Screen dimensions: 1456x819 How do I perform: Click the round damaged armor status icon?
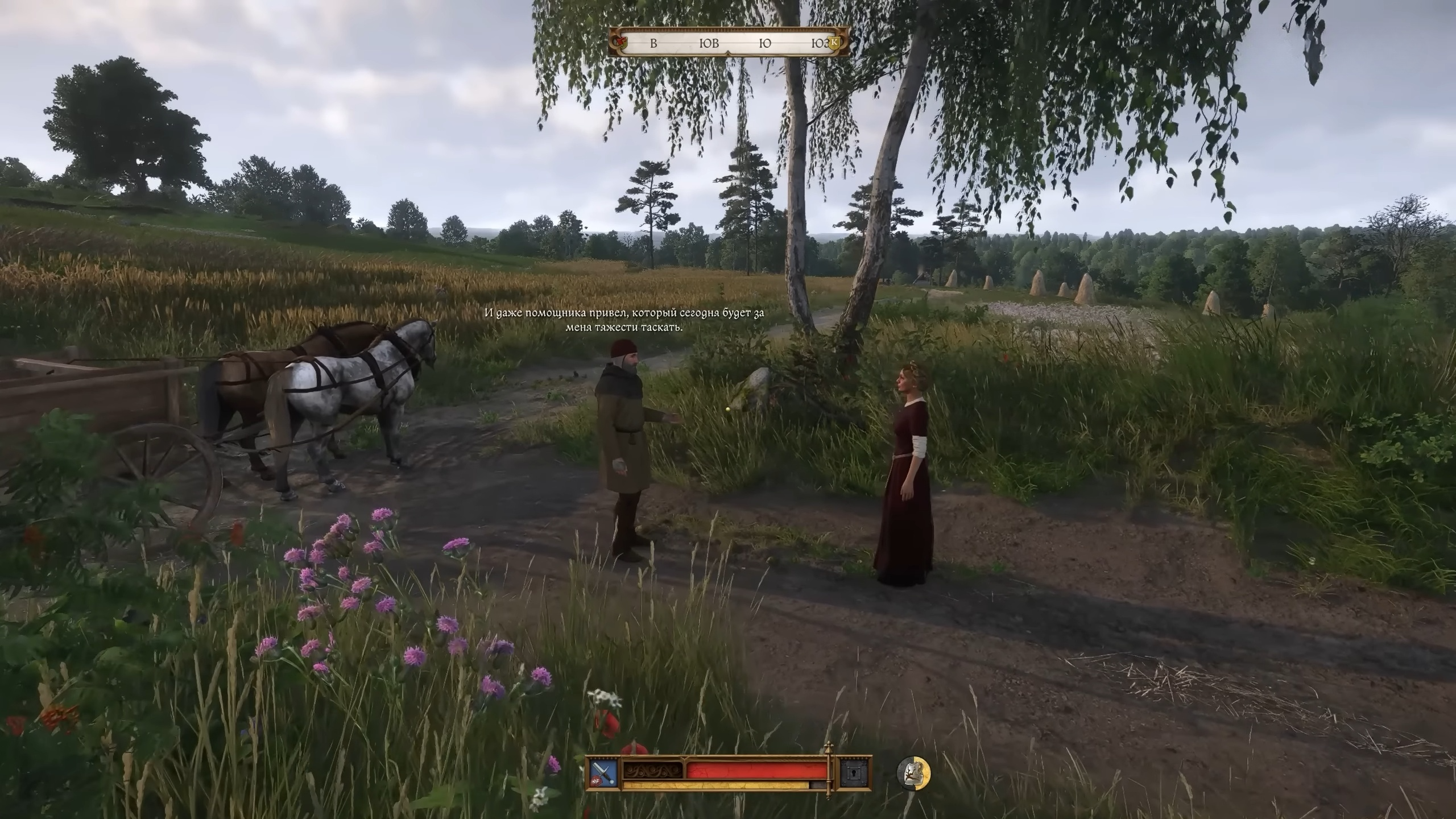tap(913, 773)
